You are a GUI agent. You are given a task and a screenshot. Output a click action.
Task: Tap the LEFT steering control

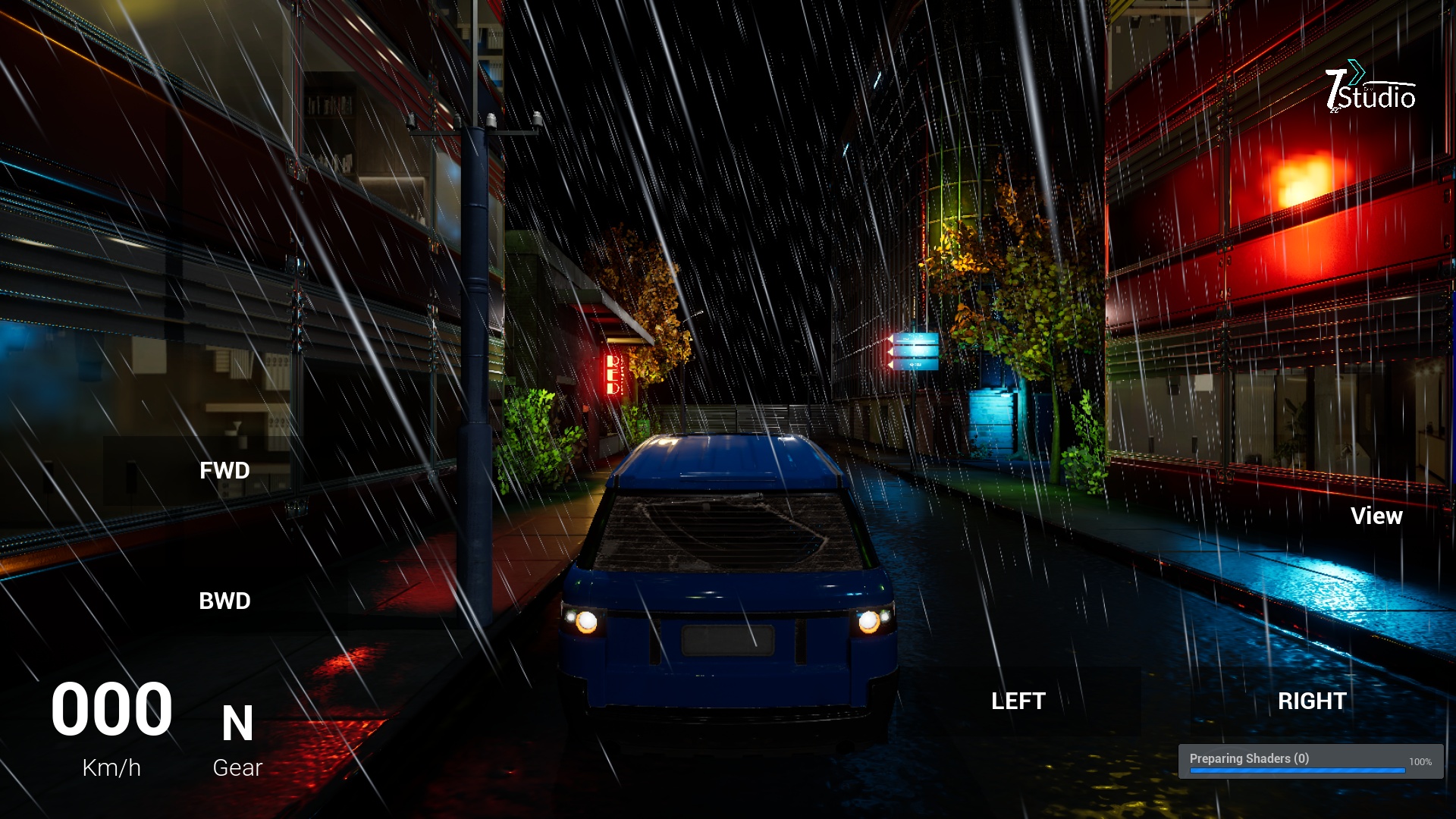click(1018, 701)
